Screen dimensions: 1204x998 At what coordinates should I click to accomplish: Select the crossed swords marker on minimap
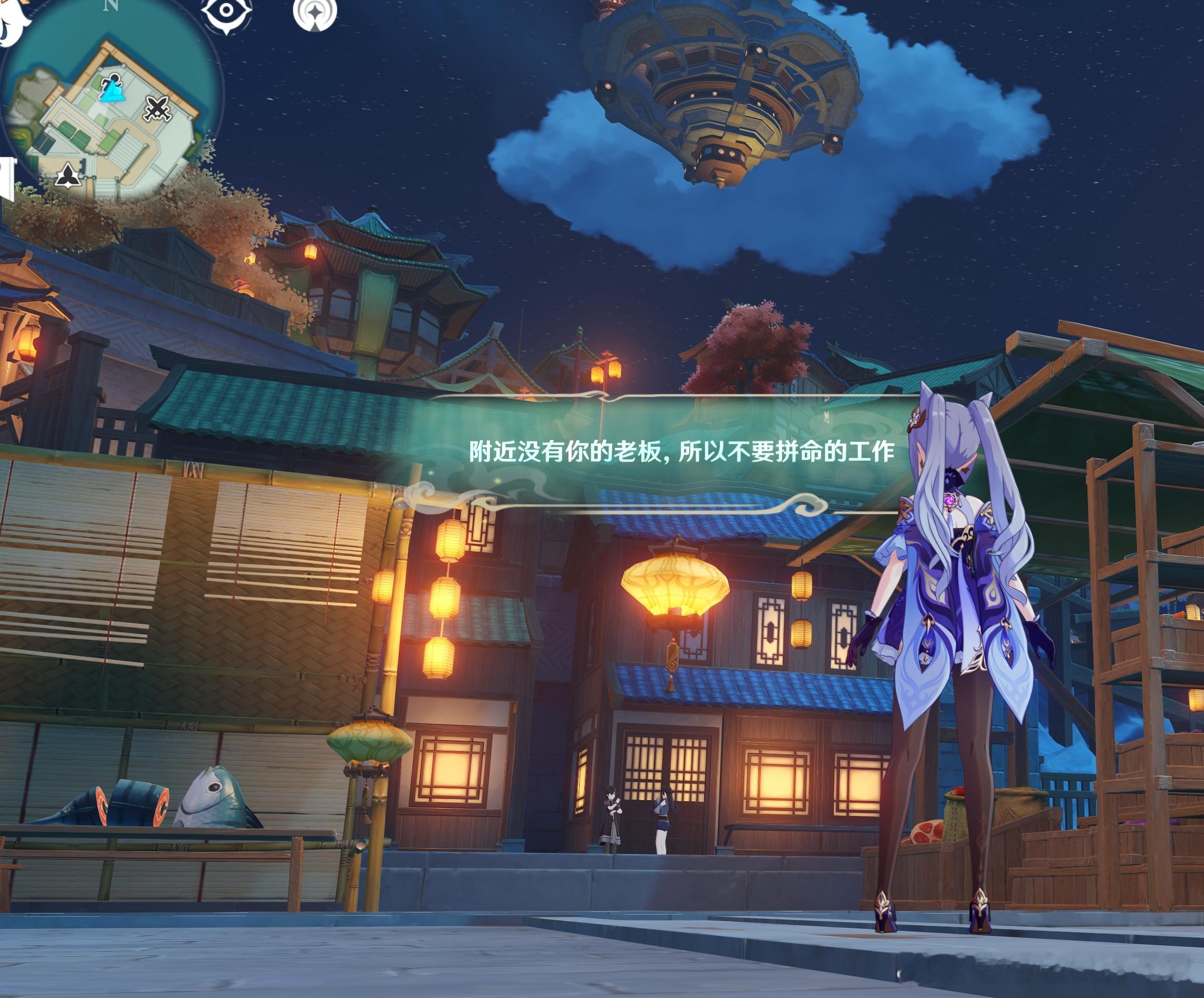pos(157,109)
